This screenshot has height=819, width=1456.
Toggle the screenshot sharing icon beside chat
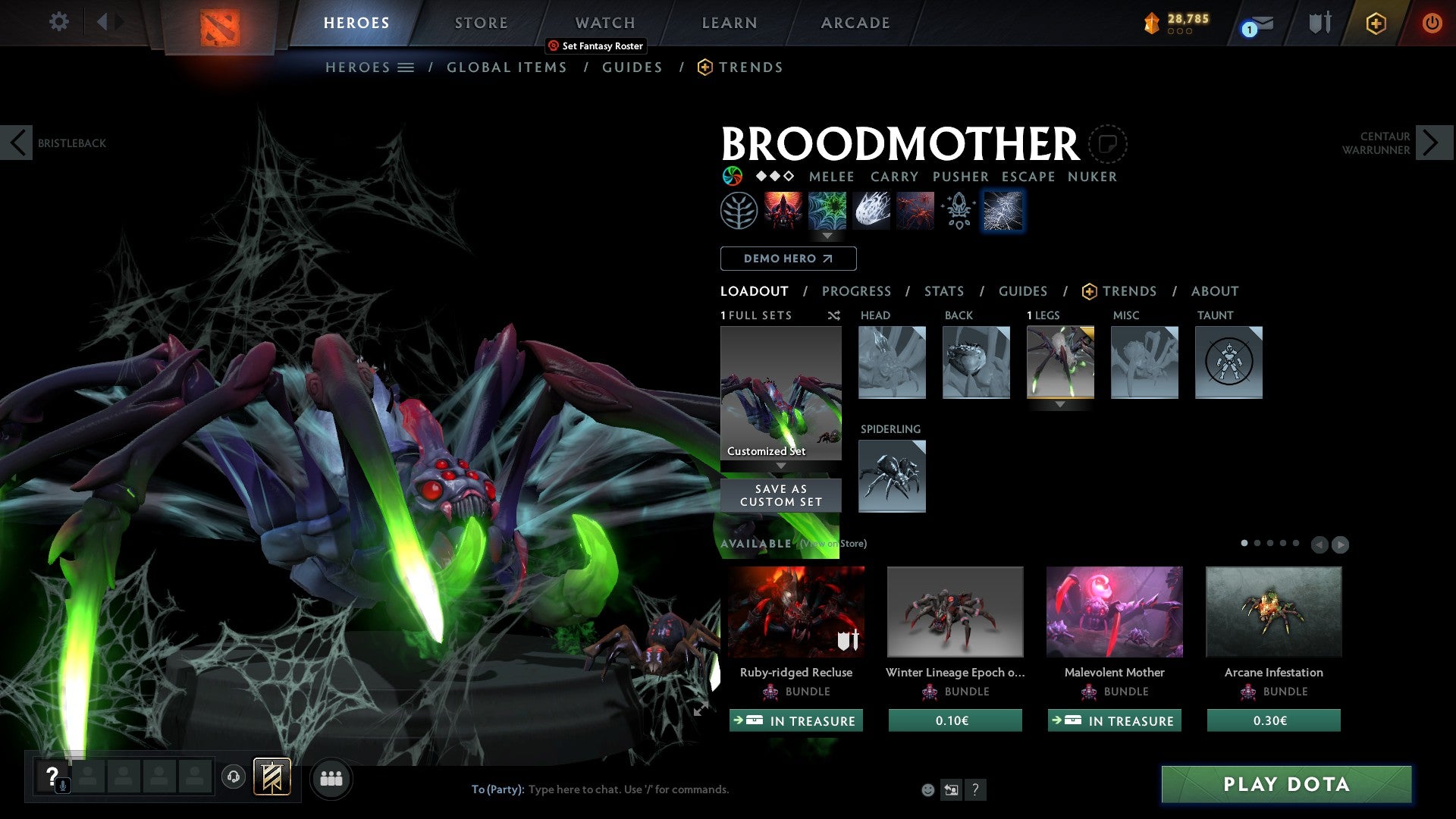(x=951, y=789)
